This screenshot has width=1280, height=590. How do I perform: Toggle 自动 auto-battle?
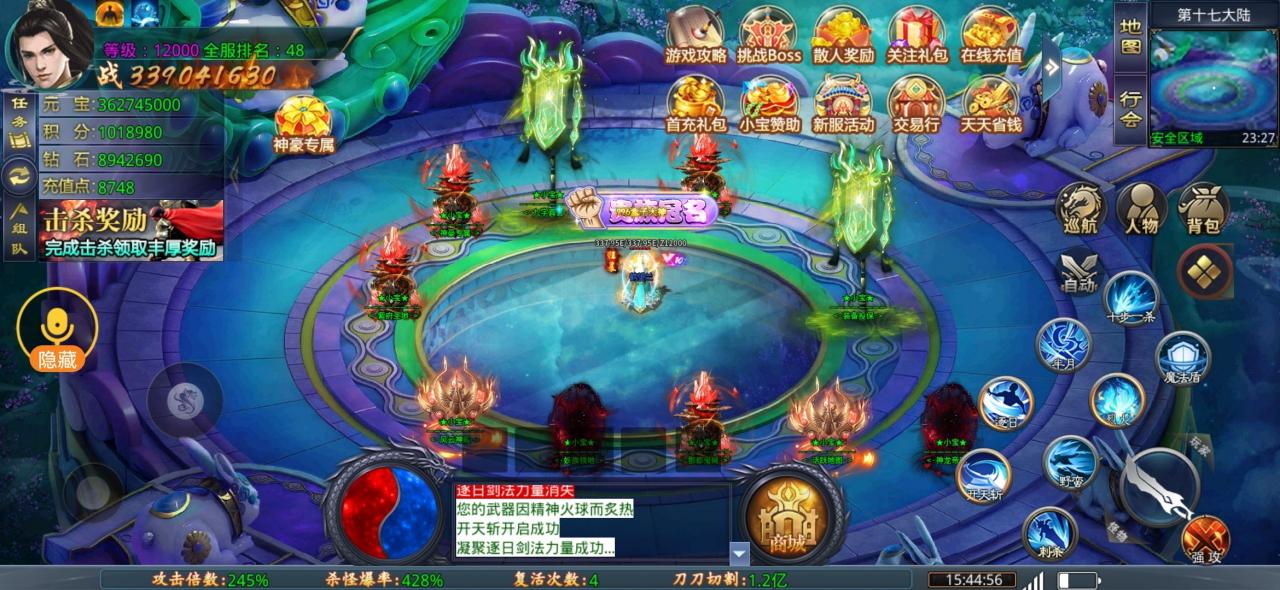pos(1079,272)
